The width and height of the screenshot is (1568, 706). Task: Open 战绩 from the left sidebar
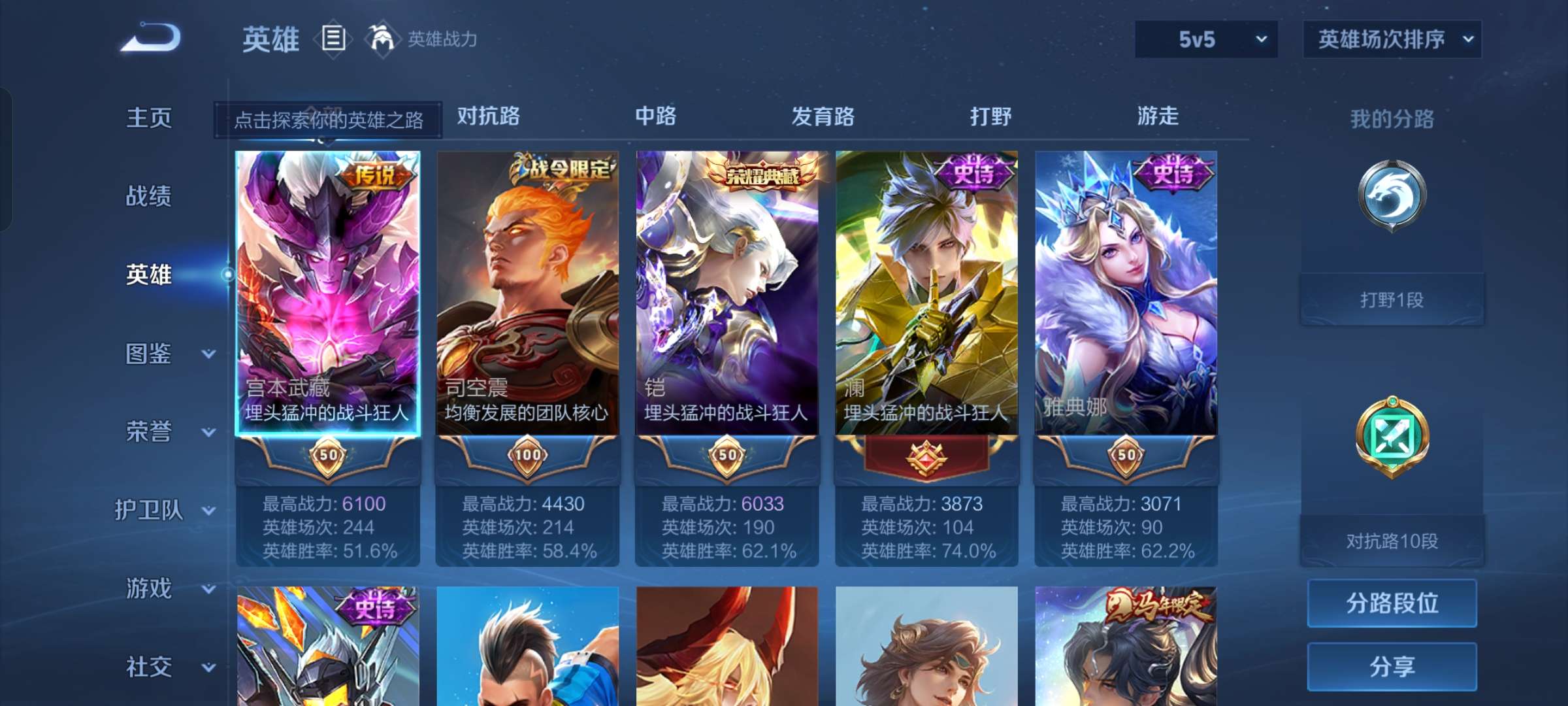click(149, 196)
